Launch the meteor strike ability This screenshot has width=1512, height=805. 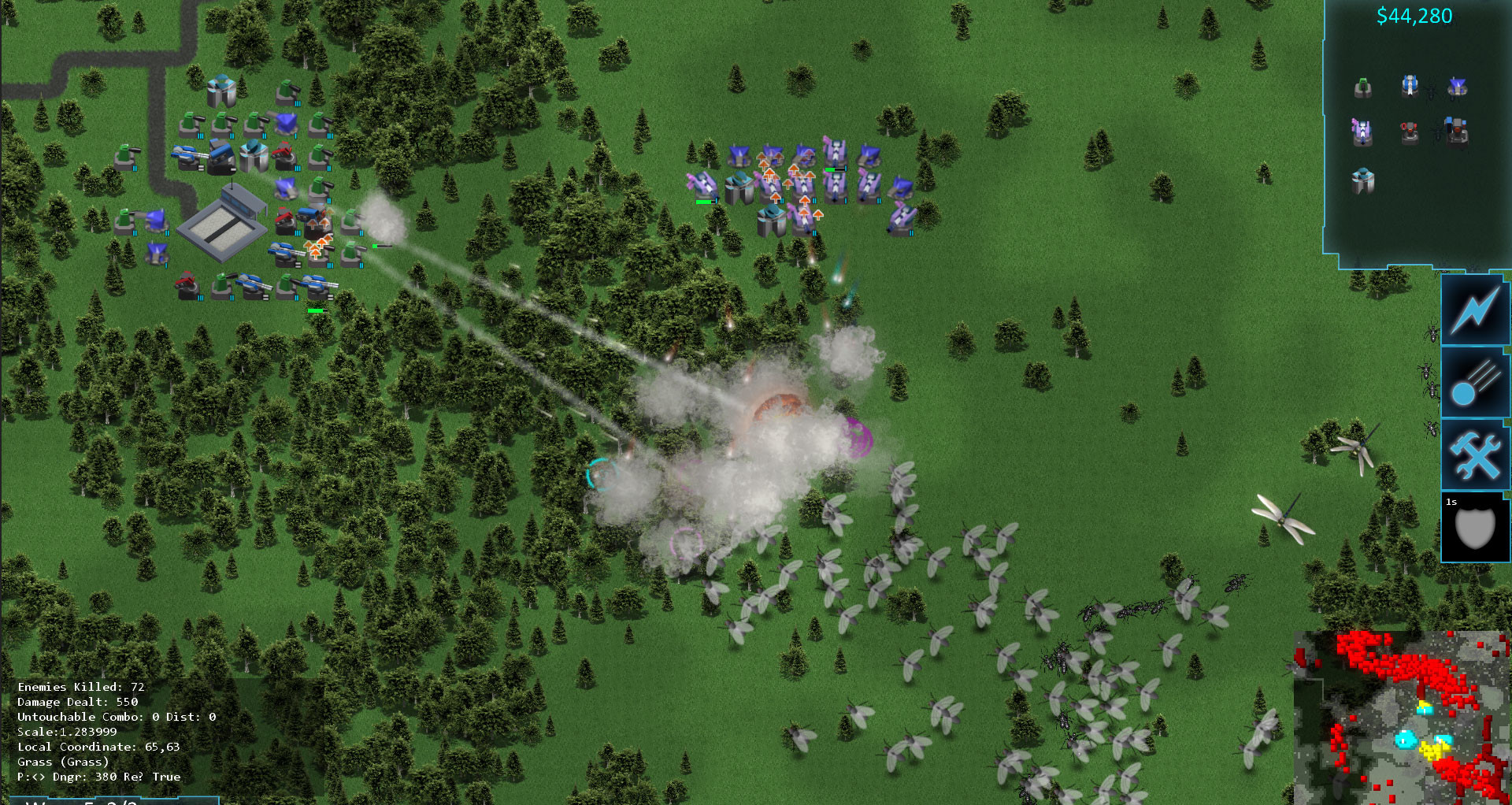[x=1474, y=384]
